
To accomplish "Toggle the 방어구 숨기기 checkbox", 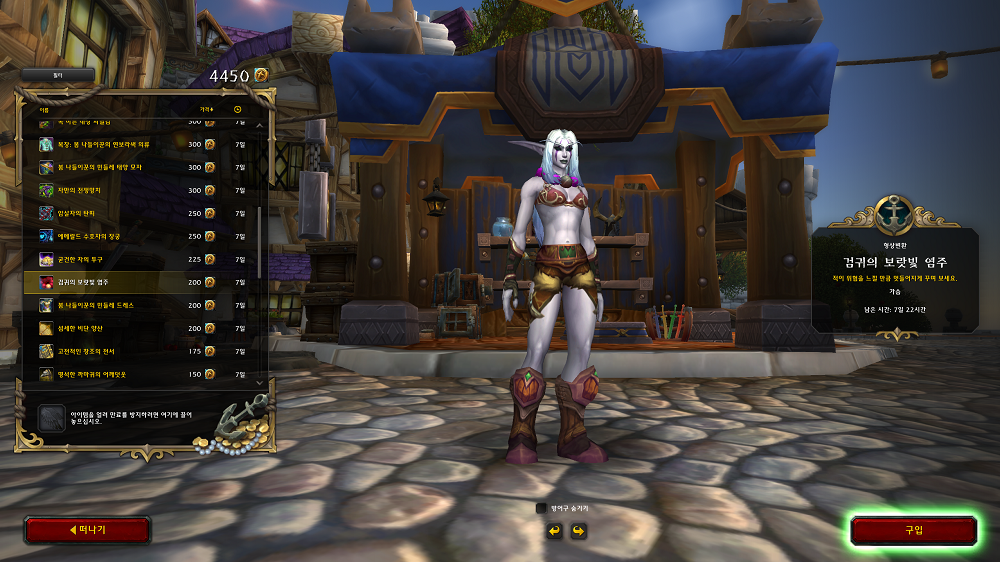I will click(x=541, y=508).
